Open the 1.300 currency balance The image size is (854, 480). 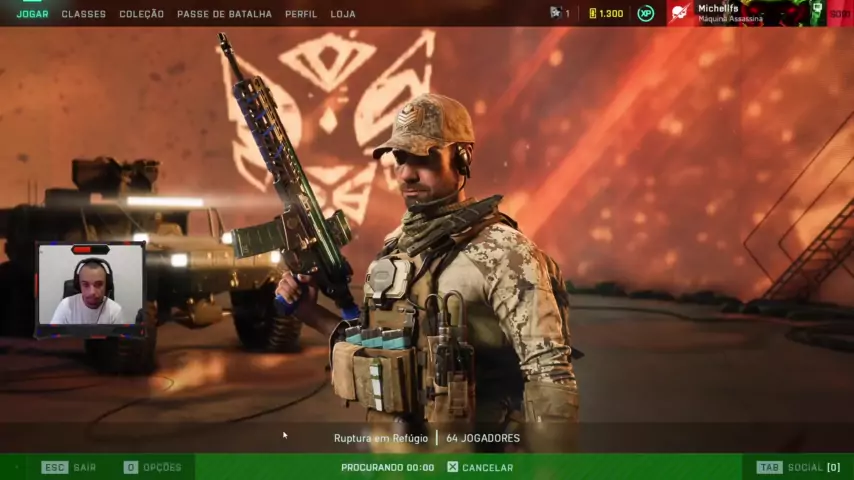(x=605, y=13)
